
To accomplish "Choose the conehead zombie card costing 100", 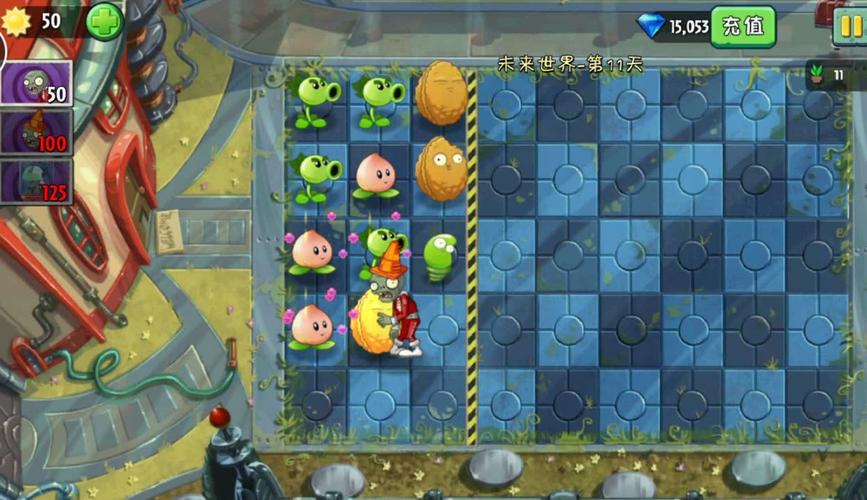I will click(36, 133).
